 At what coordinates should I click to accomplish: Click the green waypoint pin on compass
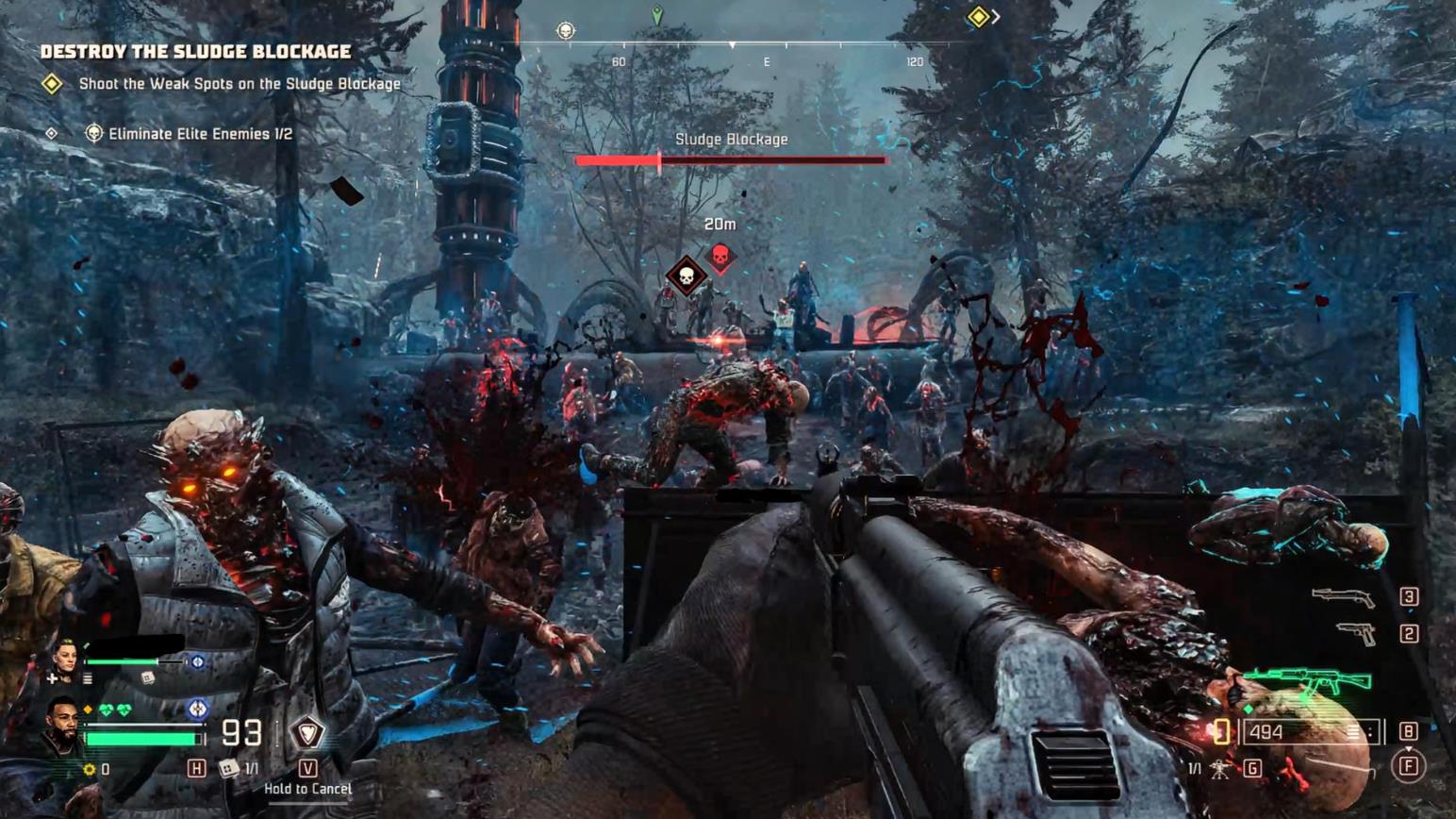[657, 15]
